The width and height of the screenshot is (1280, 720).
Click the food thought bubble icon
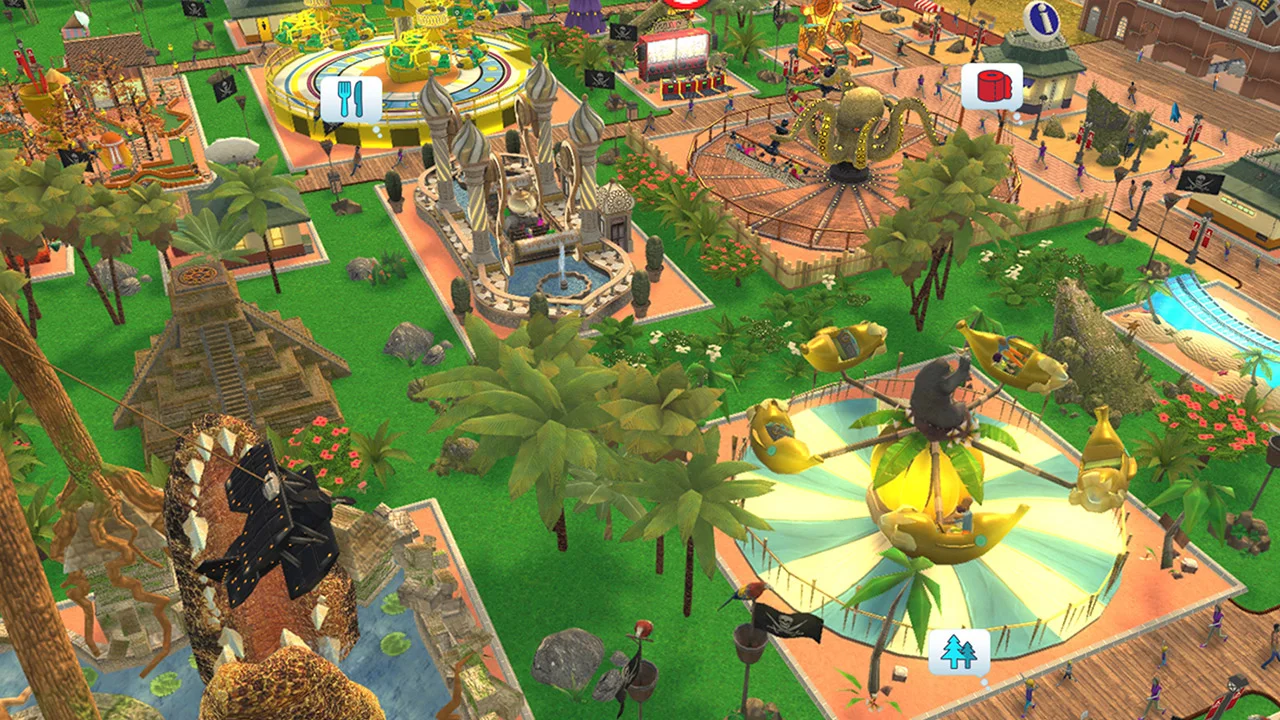pos(352,100)
